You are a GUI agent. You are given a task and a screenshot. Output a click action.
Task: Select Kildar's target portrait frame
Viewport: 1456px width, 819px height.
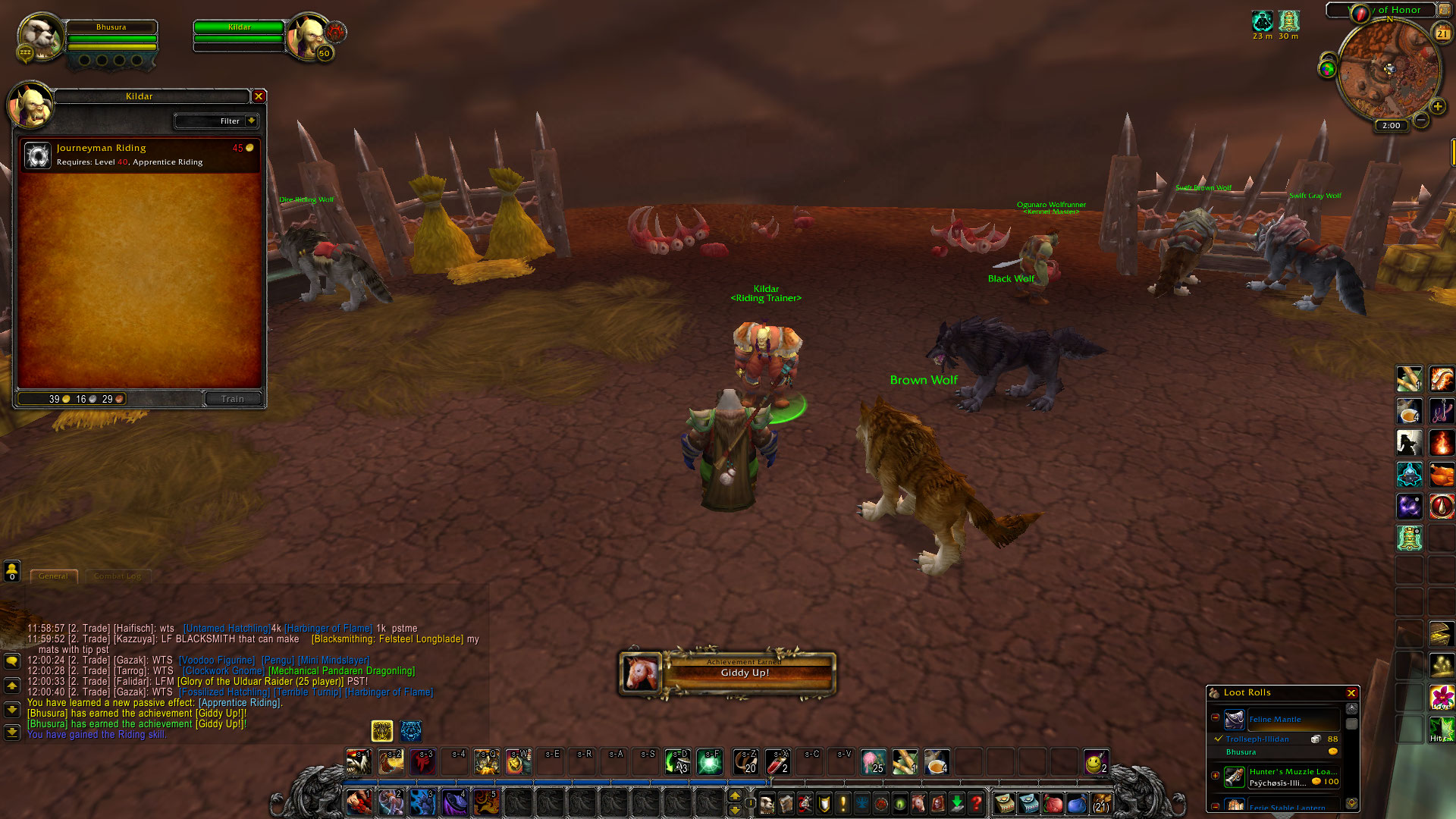click(x=308, y=36)
